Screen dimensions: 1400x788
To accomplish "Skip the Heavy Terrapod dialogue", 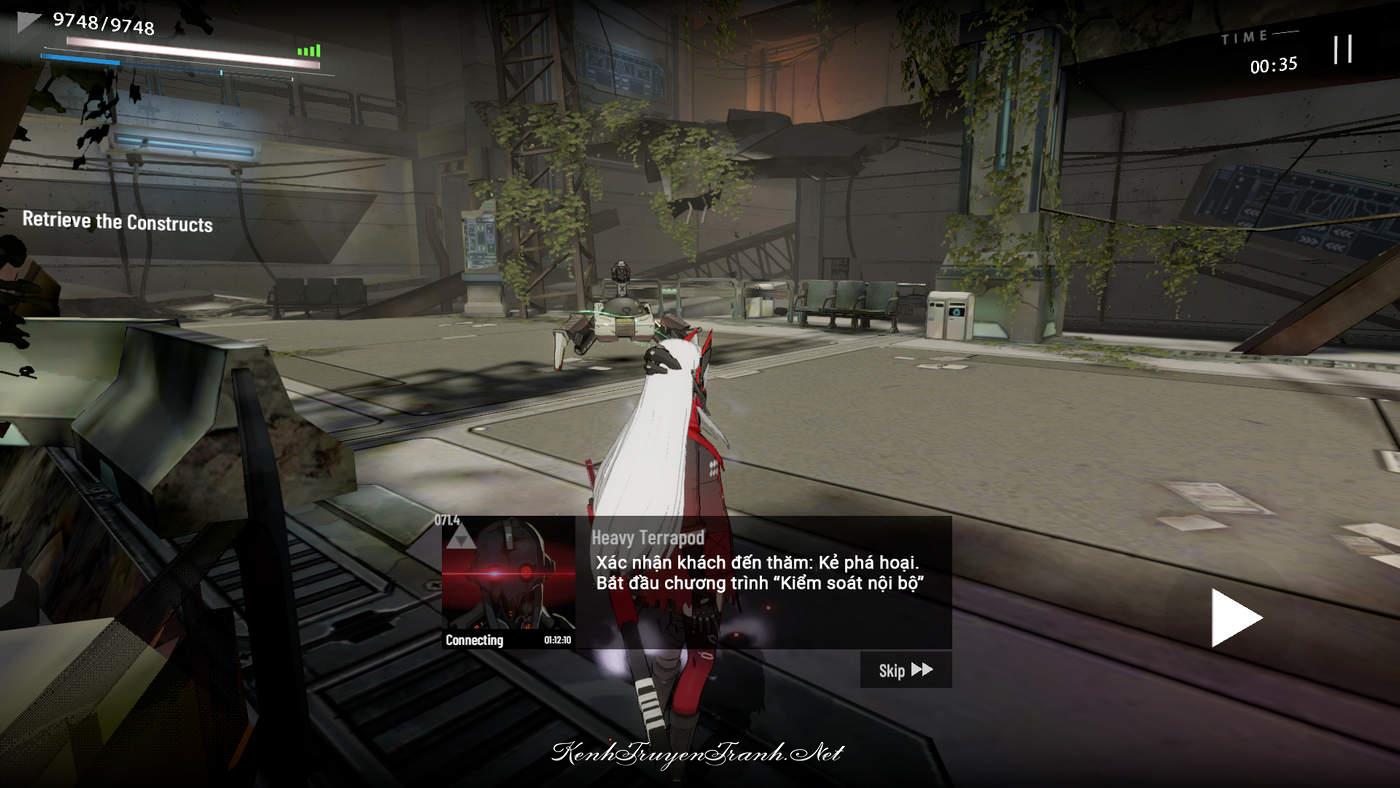I will point(905,670).
